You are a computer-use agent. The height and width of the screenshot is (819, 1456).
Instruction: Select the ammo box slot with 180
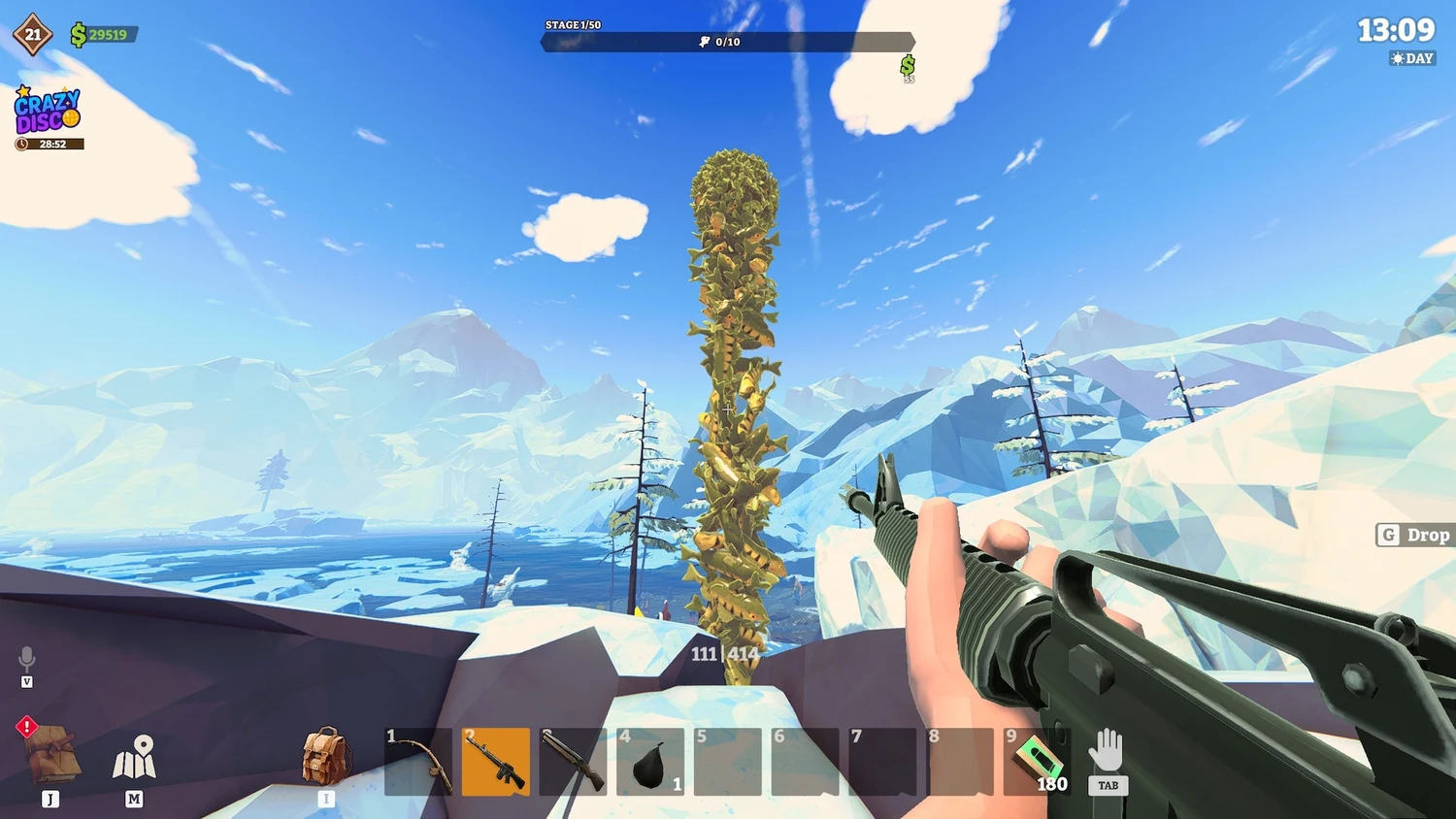1037,762
